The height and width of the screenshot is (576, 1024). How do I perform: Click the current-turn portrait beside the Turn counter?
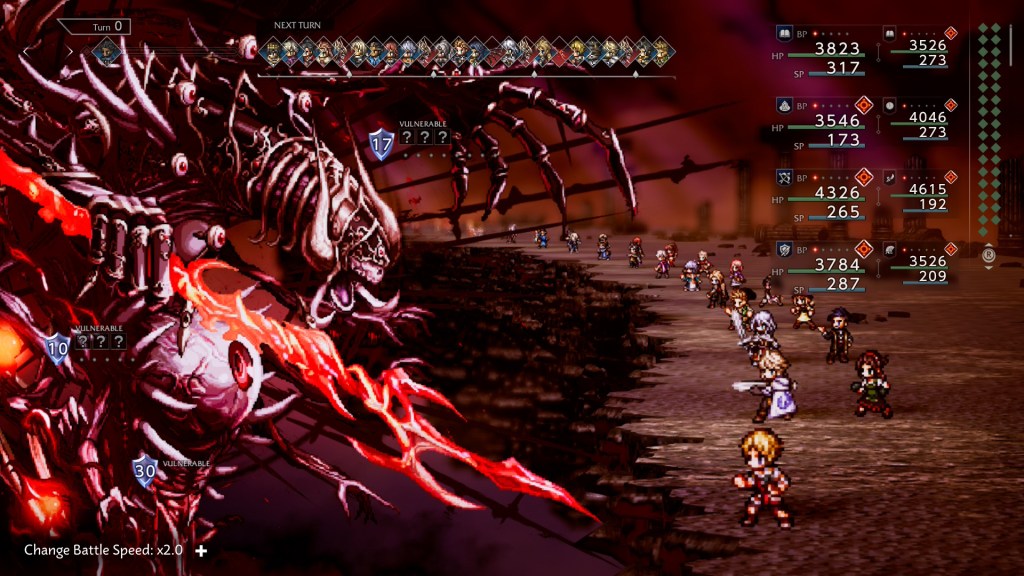click(x=104, y=50)
